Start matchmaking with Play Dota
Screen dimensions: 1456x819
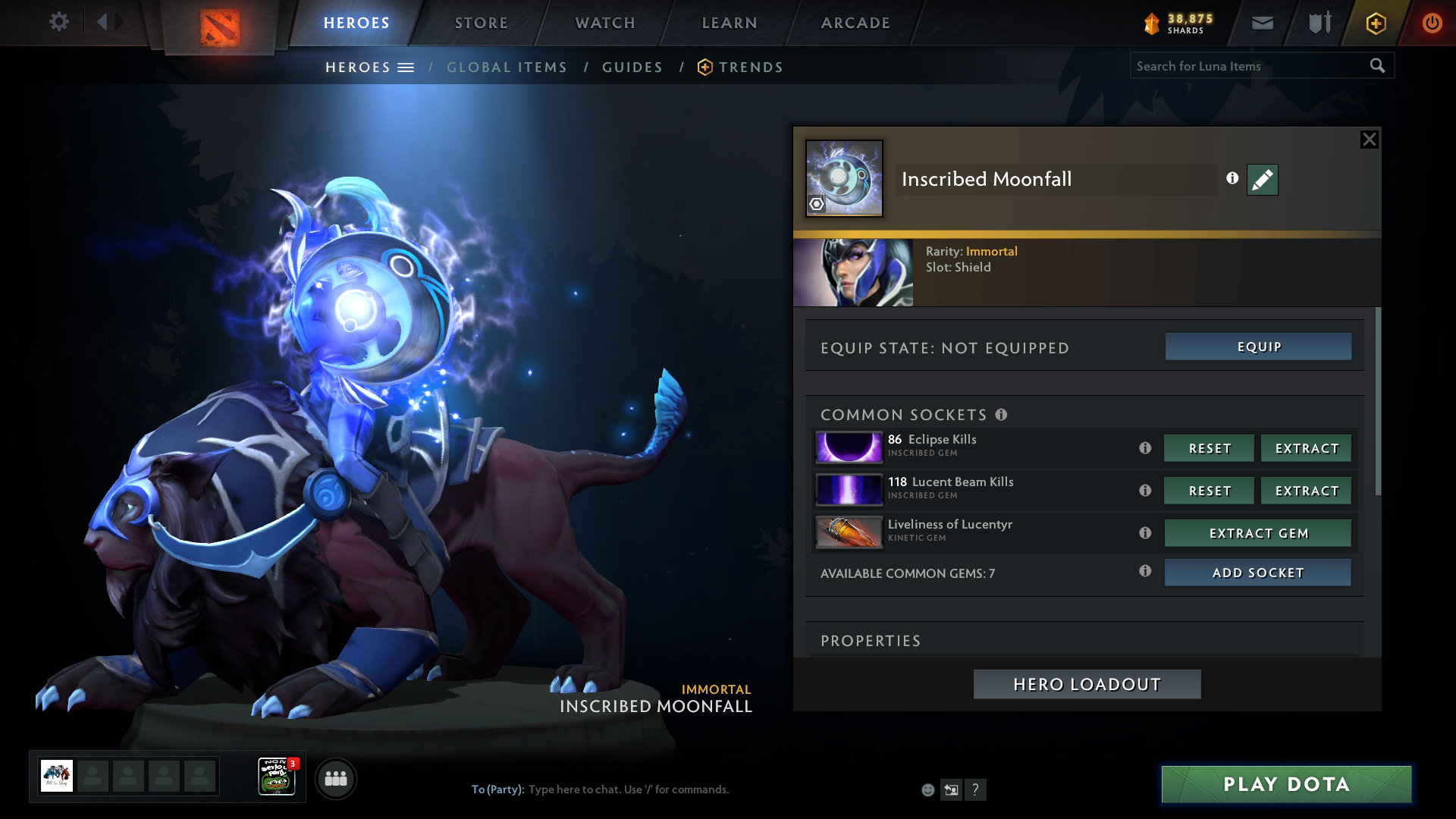click(x=1286, y=784)
